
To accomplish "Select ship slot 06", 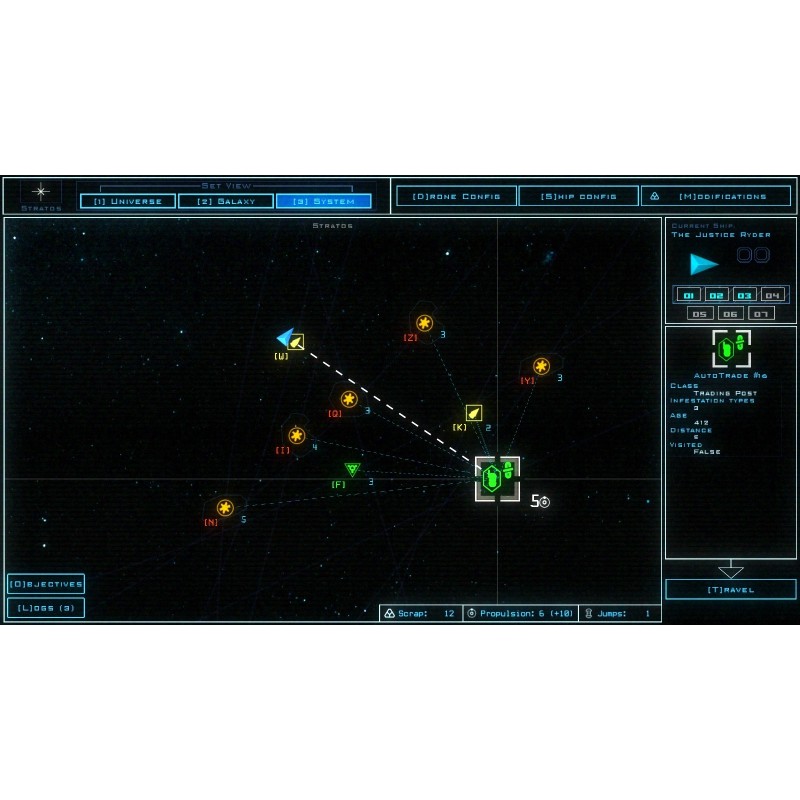I will (730, 313).
